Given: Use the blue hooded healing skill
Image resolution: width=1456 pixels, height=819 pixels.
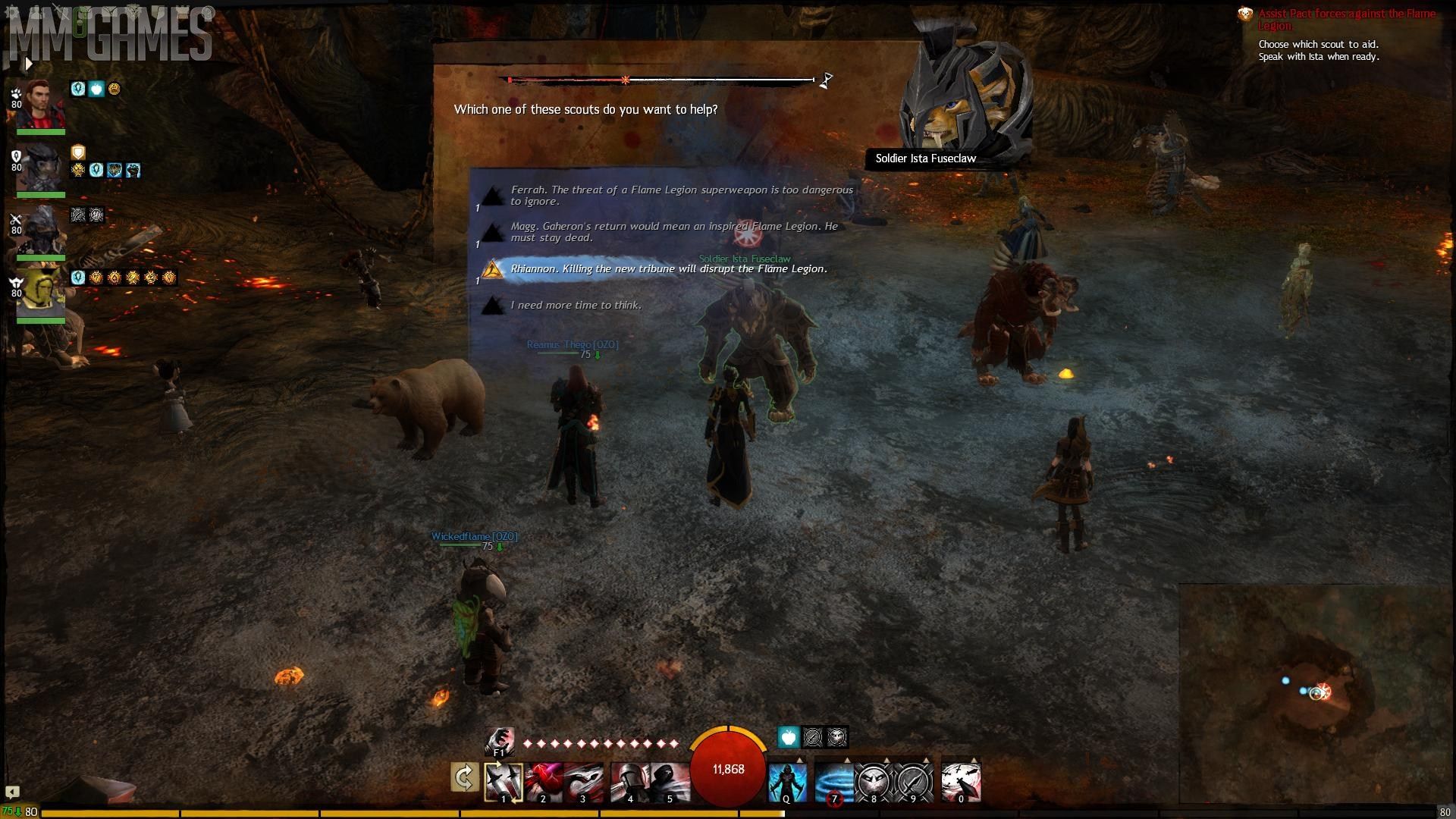Looking at the screenshot, I should click(787, 782).
